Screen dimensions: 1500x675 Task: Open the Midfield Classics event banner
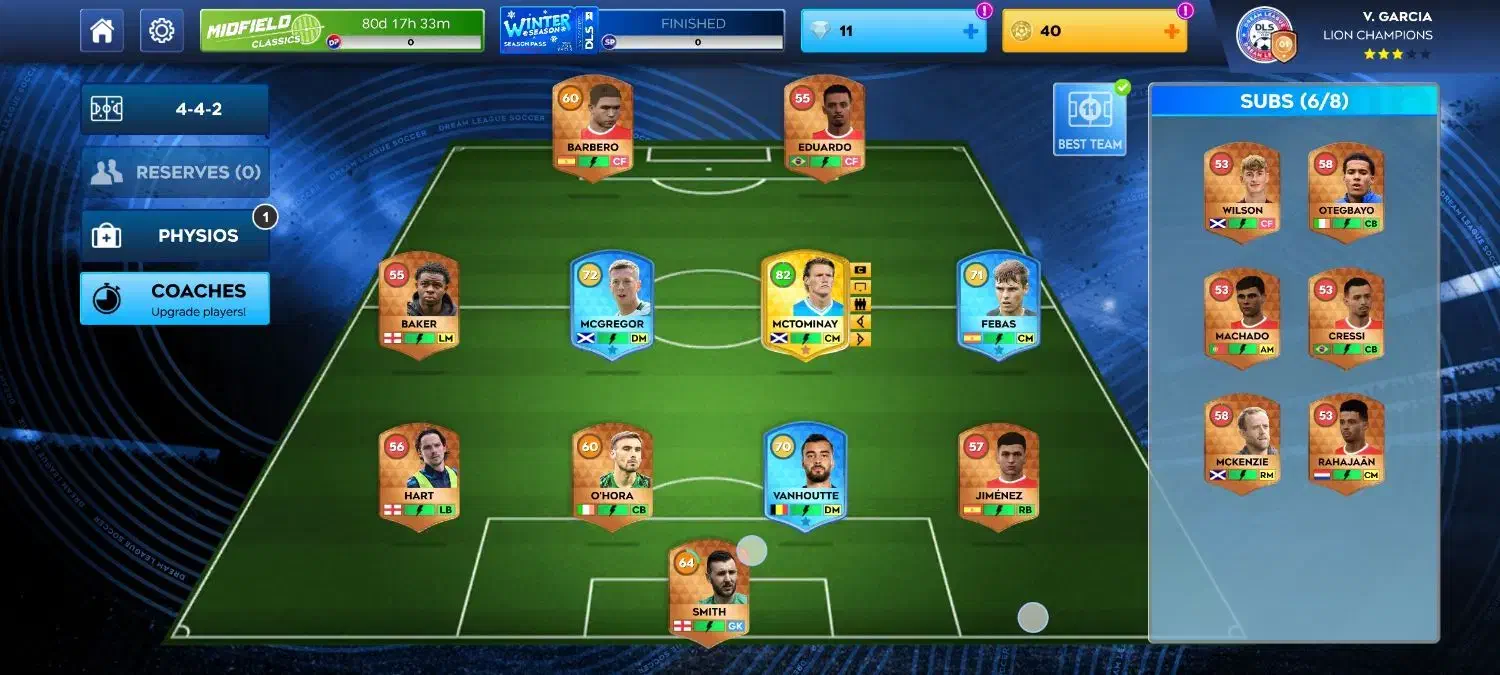pyautogui.click(x=342, y=31)
